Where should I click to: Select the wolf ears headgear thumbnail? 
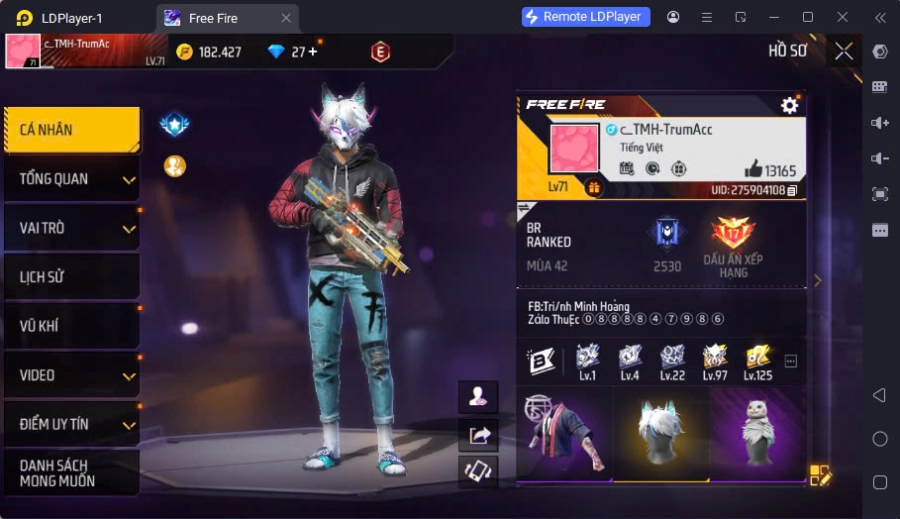click(x=661, y=433)
